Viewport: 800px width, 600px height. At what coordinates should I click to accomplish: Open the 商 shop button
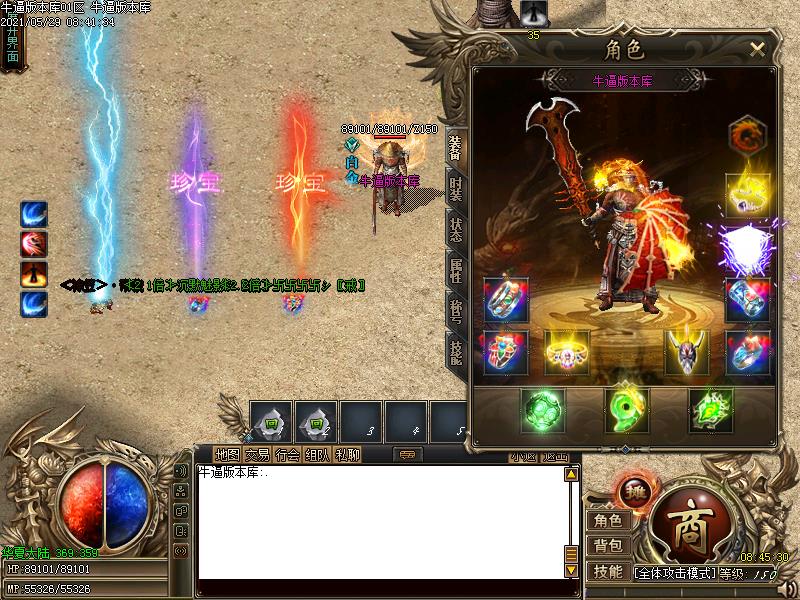pyautogui.click(x=688, y=519)
